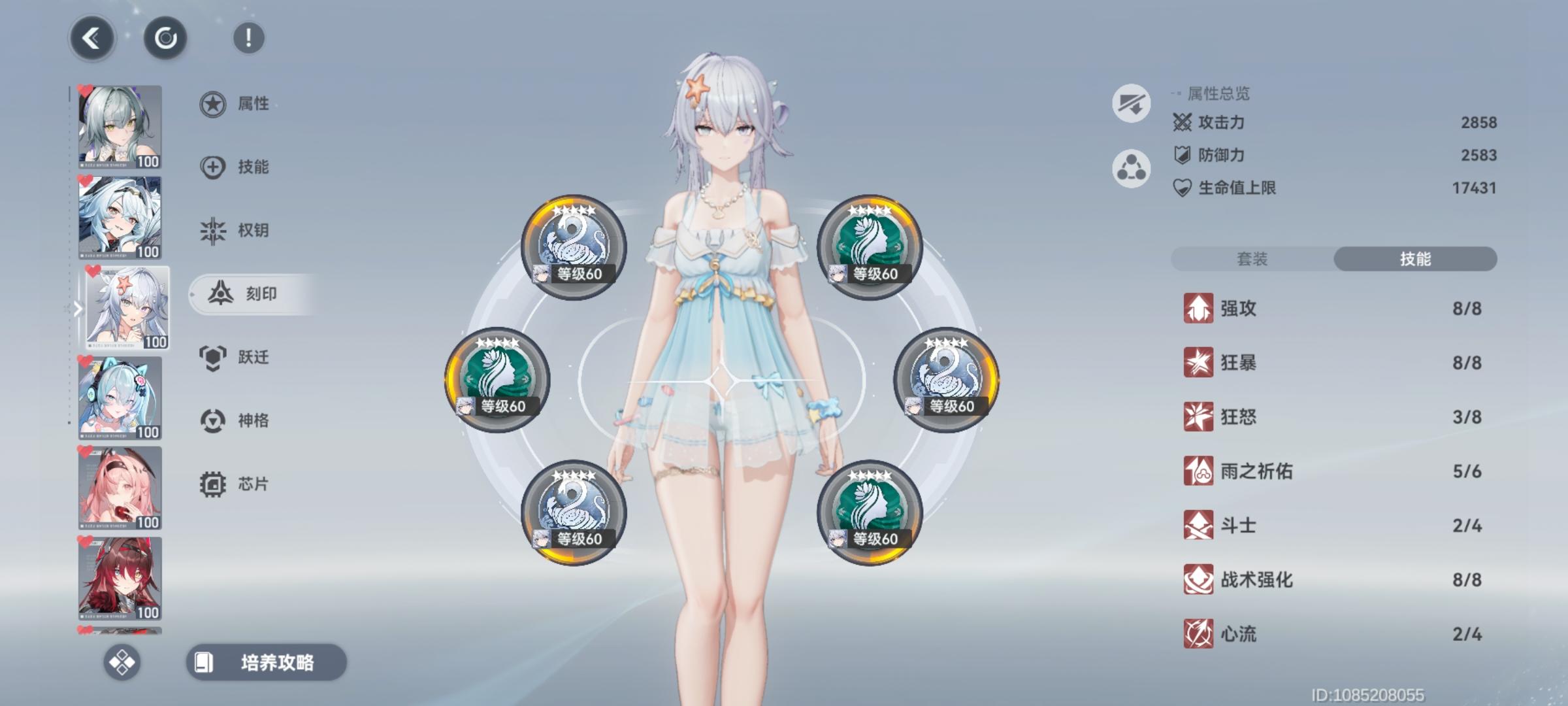The height and width of the screenshot is (706, 1568).
Task: Switch to the 套装 set tab
Action: (1252, 259)
